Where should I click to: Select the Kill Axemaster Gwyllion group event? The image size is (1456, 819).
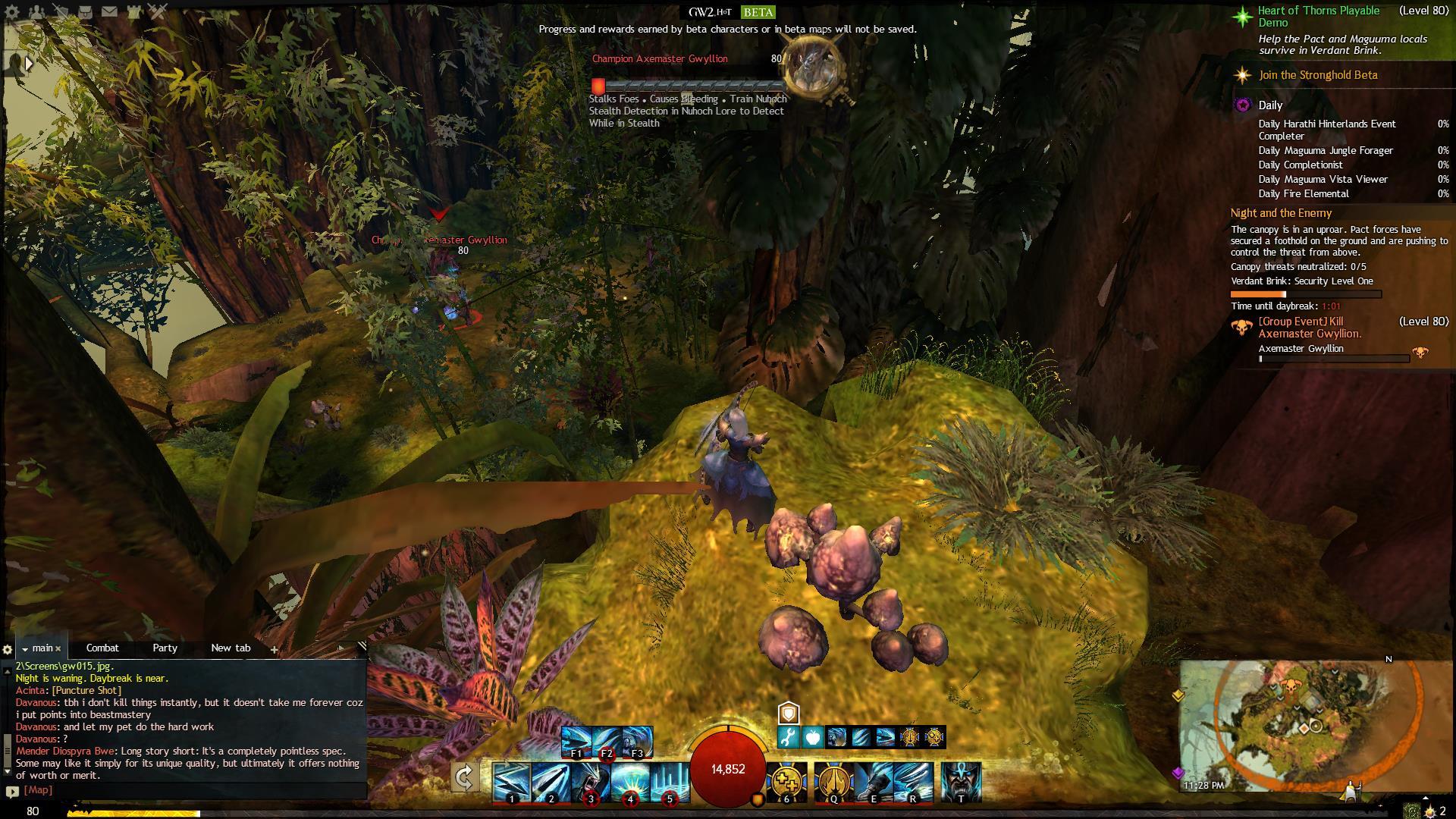click(1310, 328)
